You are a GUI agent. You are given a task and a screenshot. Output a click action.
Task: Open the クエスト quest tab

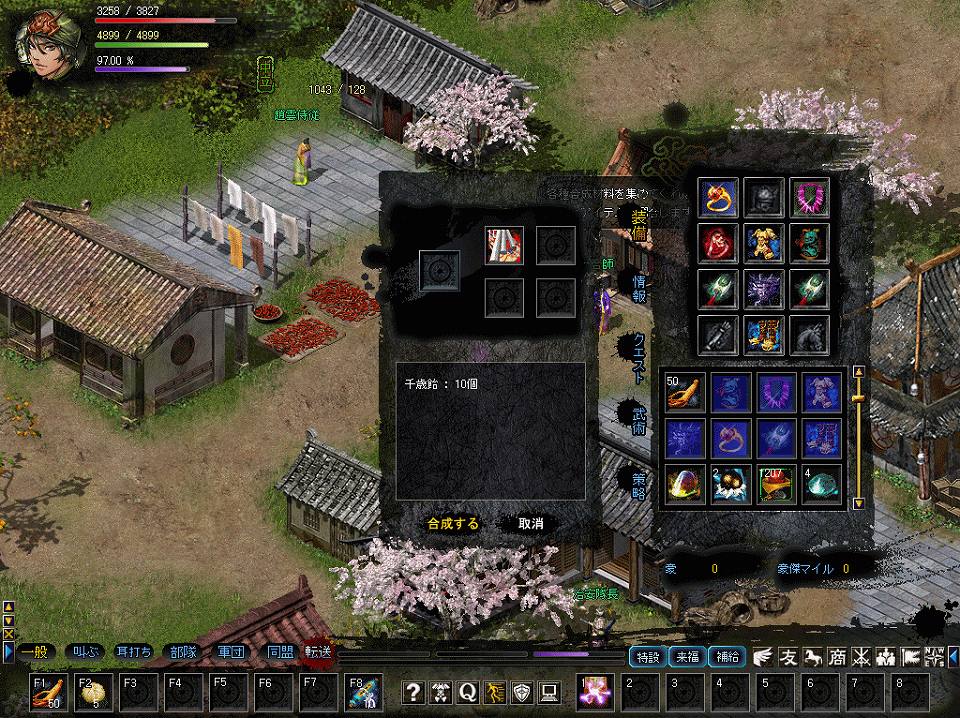point(638,352)
